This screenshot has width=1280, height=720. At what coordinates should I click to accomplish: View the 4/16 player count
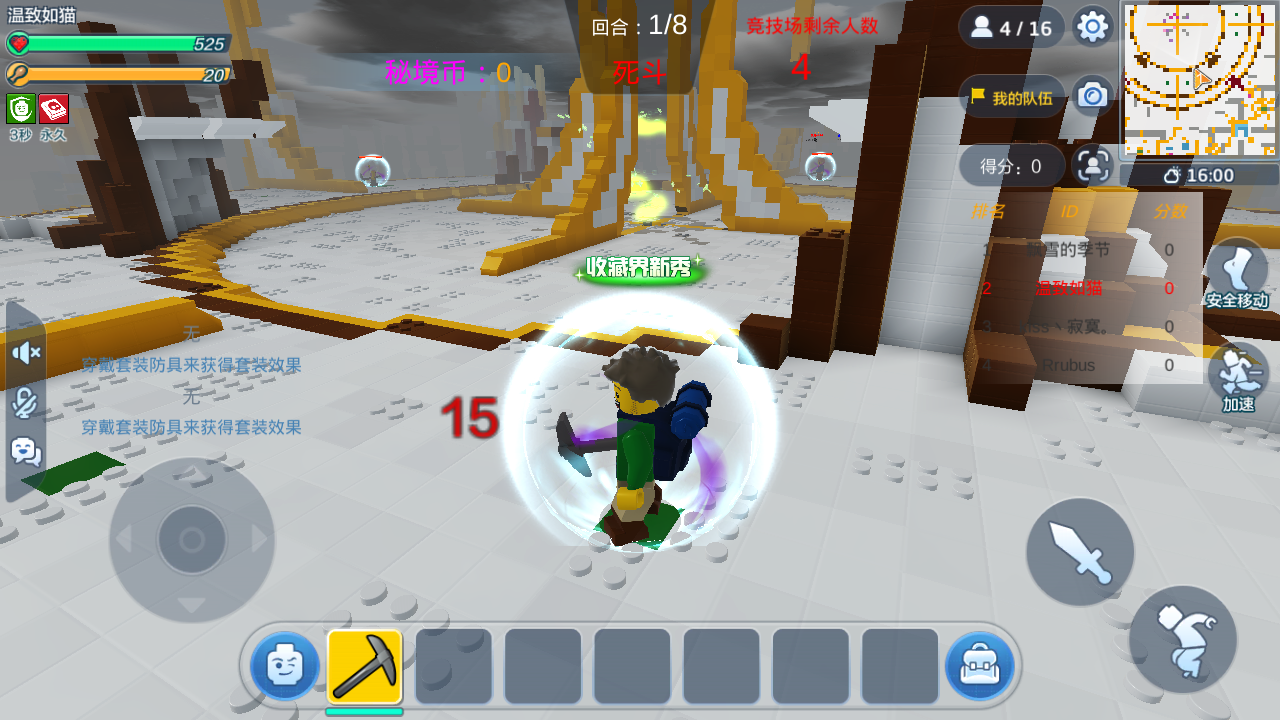(1011, 27)
